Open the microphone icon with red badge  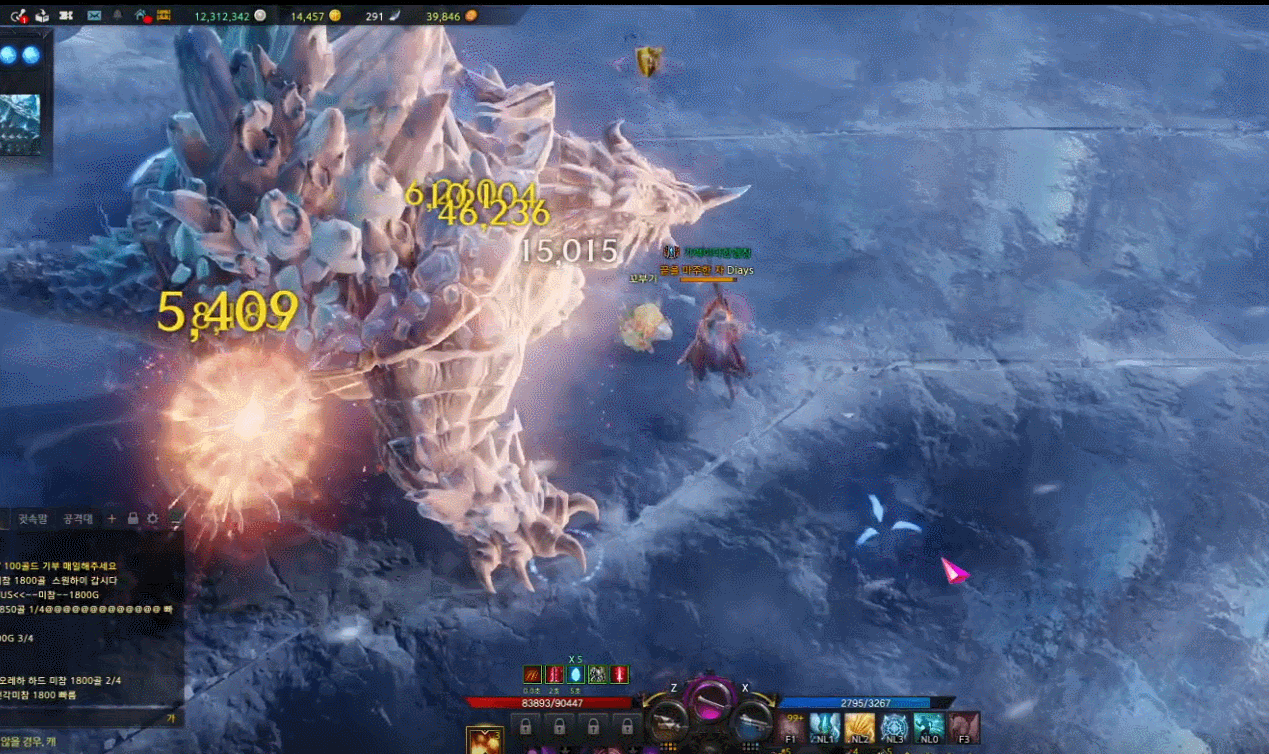pos(18,16)
